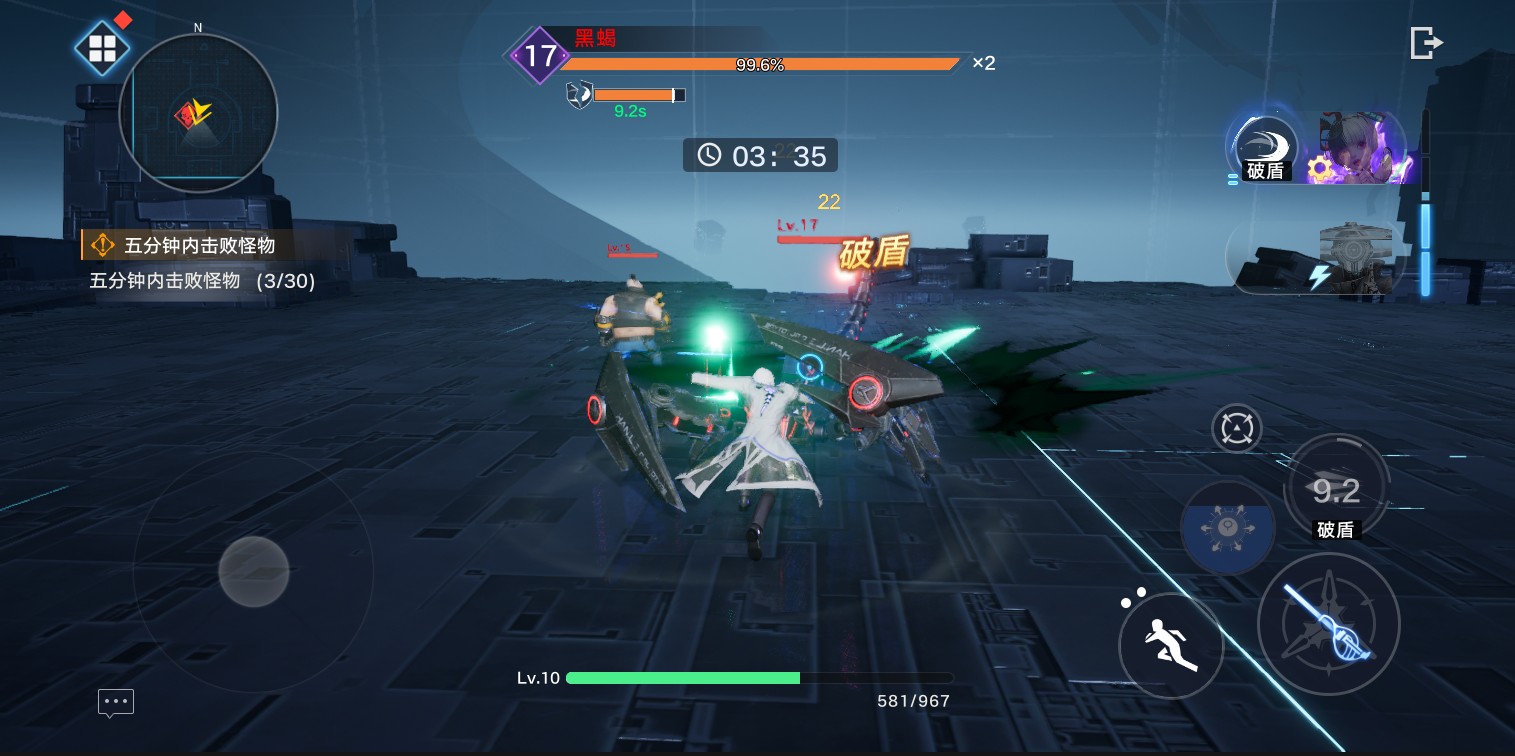Open the chat speech bubble

[116, 702]
